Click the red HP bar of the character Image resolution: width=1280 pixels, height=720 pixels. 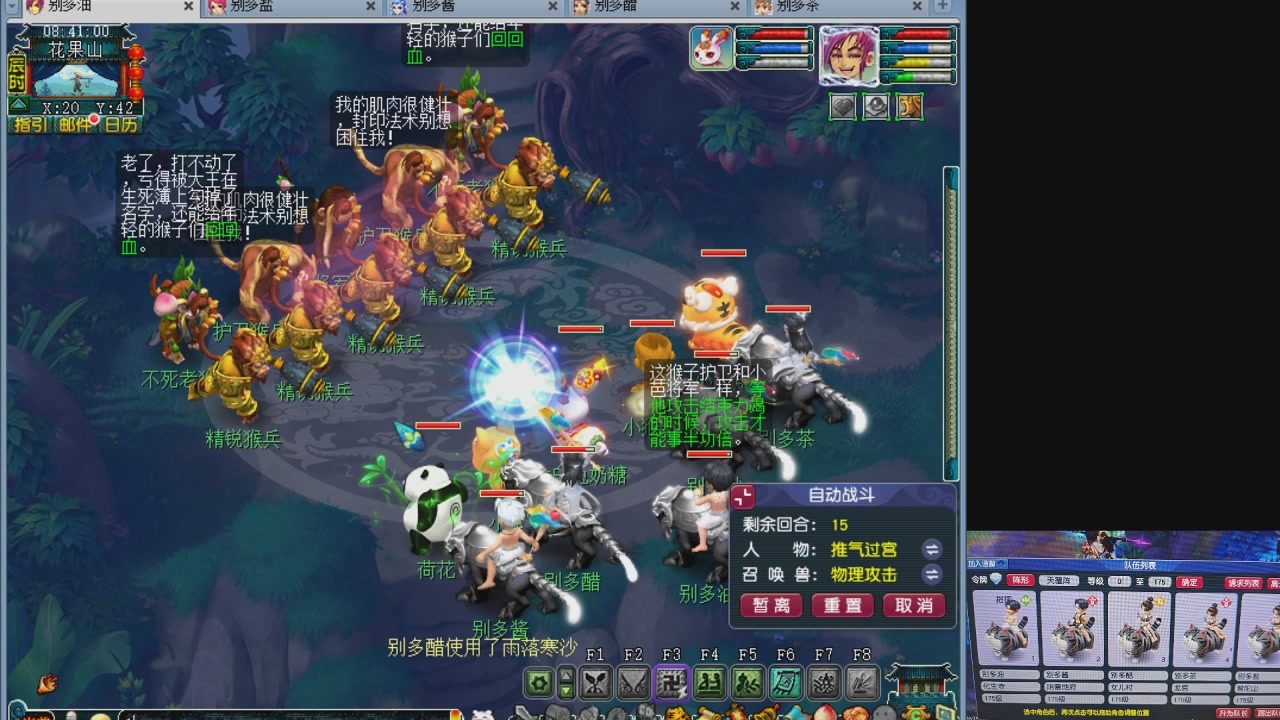920,34
